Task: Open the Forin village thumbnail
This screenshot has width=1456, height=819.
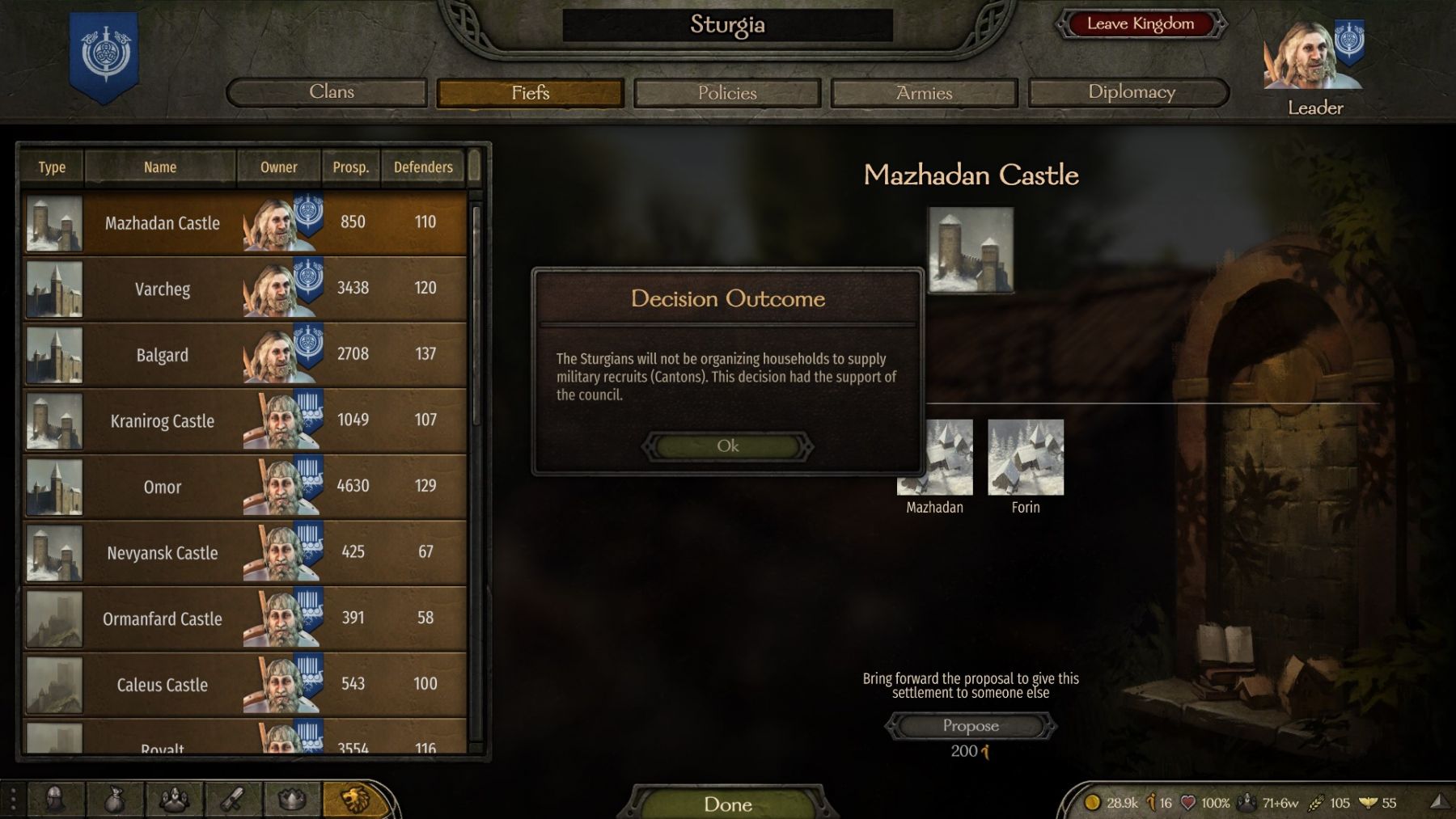Action: click(1026, 458)
